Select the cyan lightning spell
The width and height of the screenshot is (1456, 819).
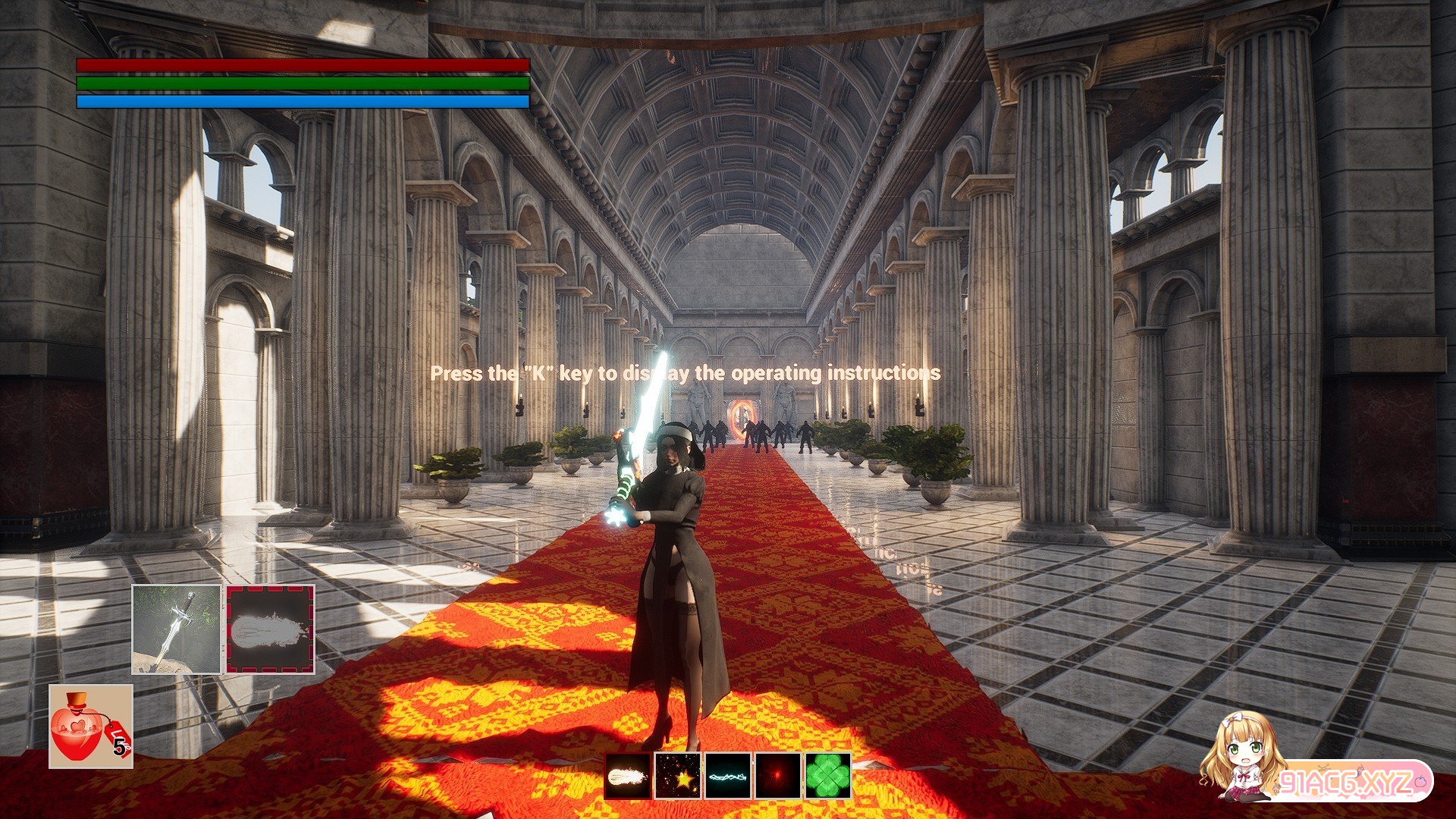[x=727, y=776]
